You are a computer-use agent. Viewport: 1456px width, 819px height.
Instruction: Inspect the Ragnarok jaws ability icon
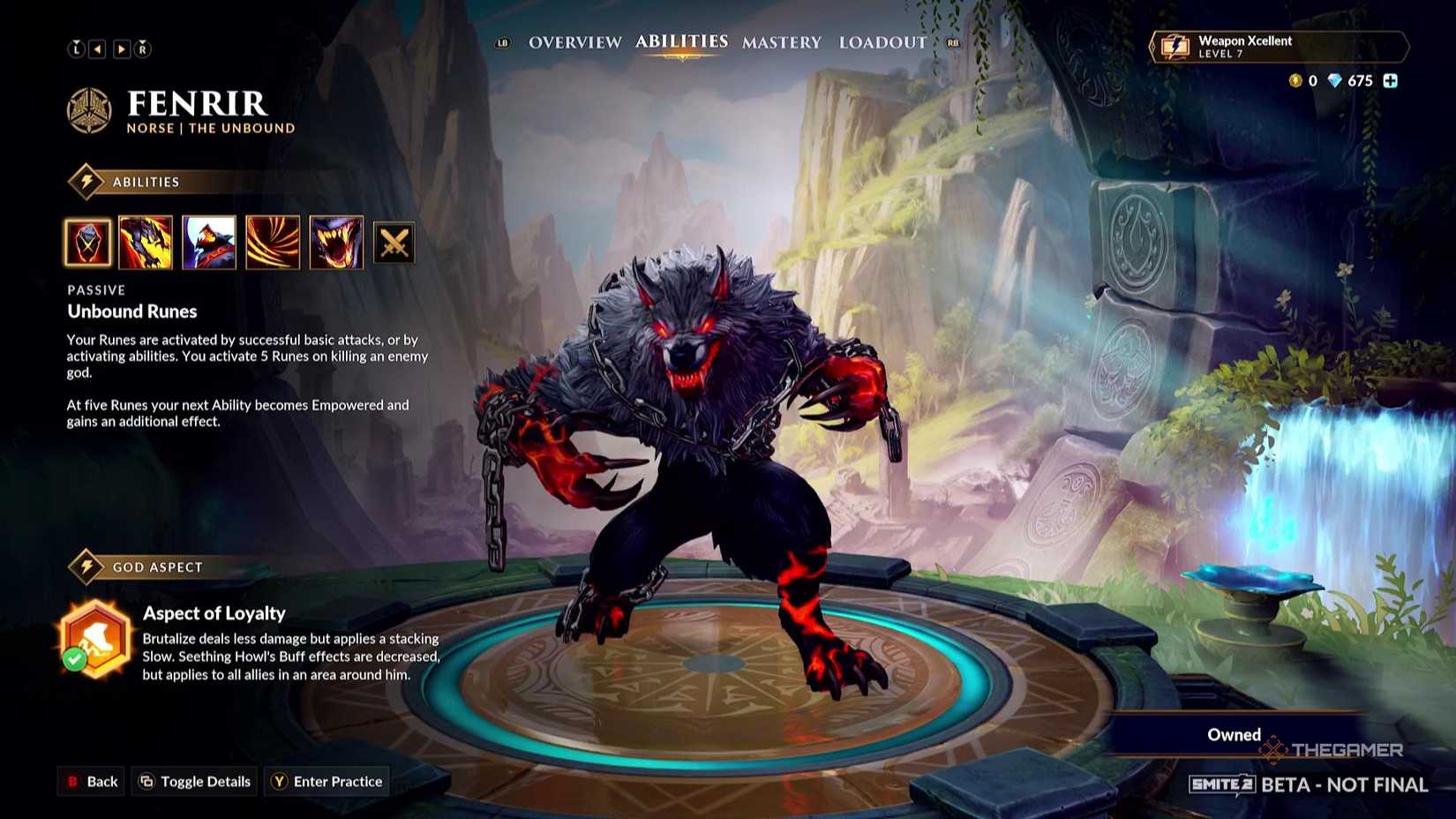(x=335, y=244)
